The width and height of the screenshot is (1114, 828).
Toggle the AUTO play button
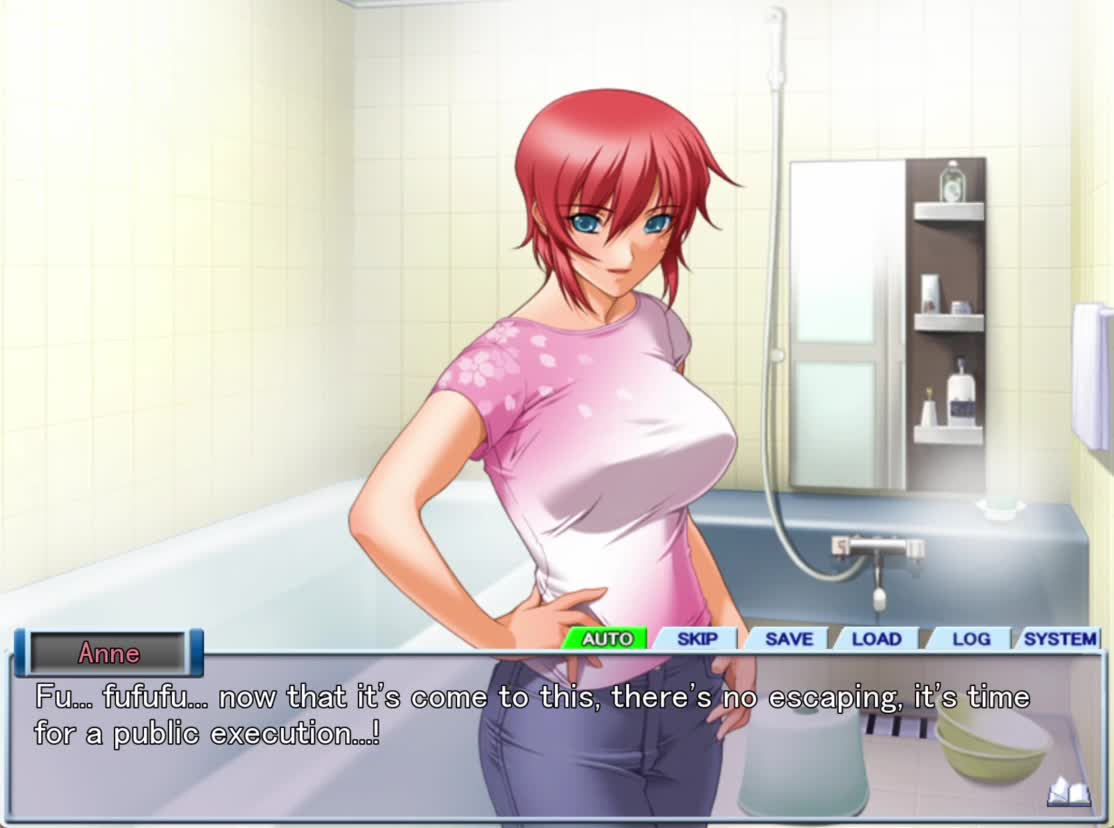tap(606, 639)
